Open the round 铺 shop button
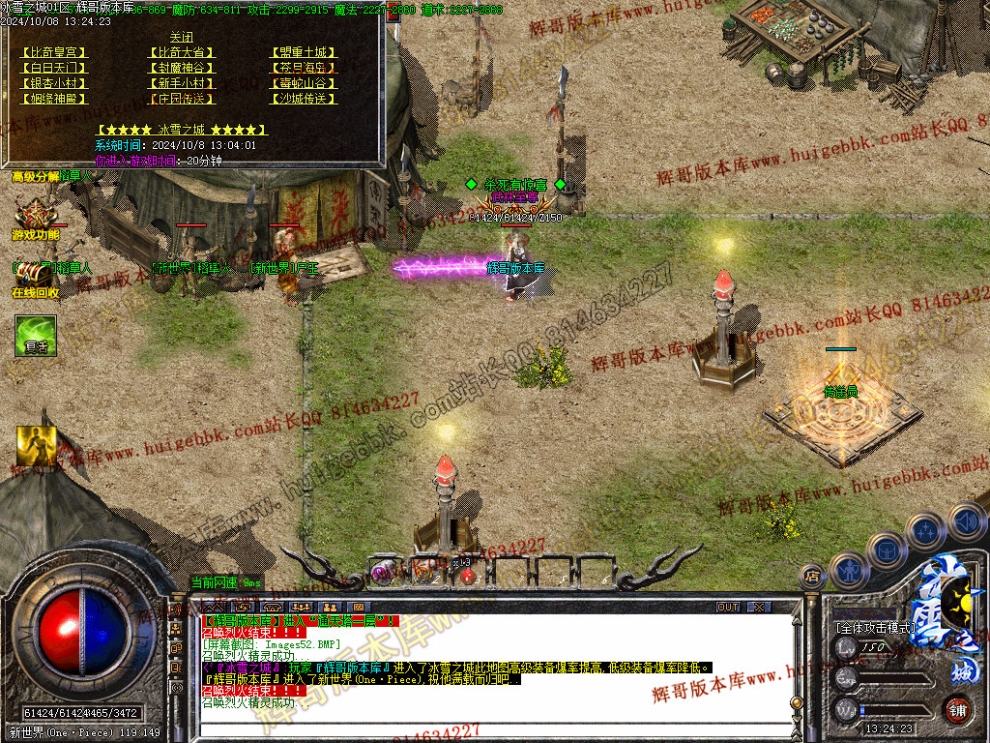This screenshot has height=743, width=990. pos(958,710)
